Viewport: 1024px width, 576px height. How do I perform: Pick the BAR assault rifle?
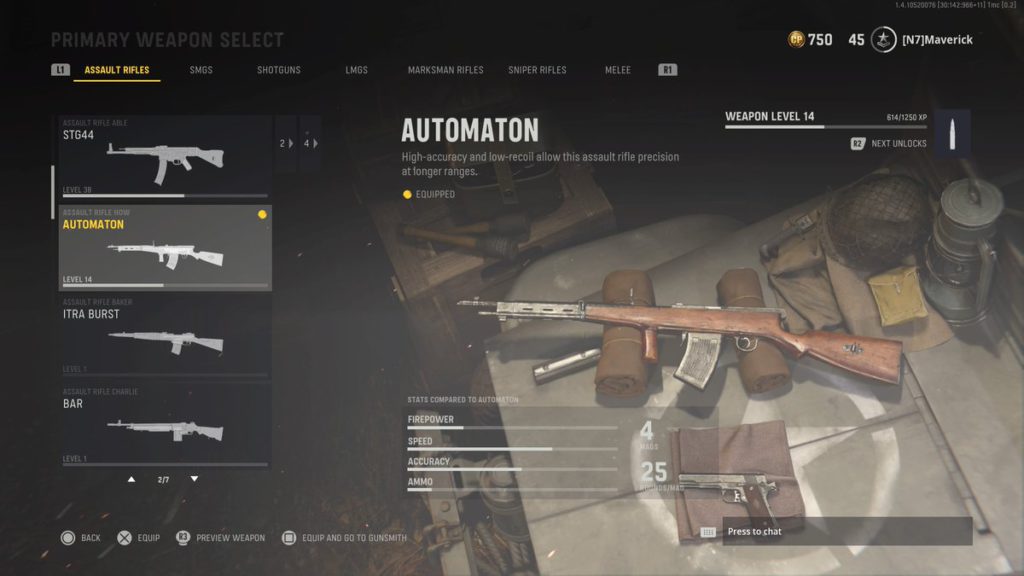click(x=165, y=426)
